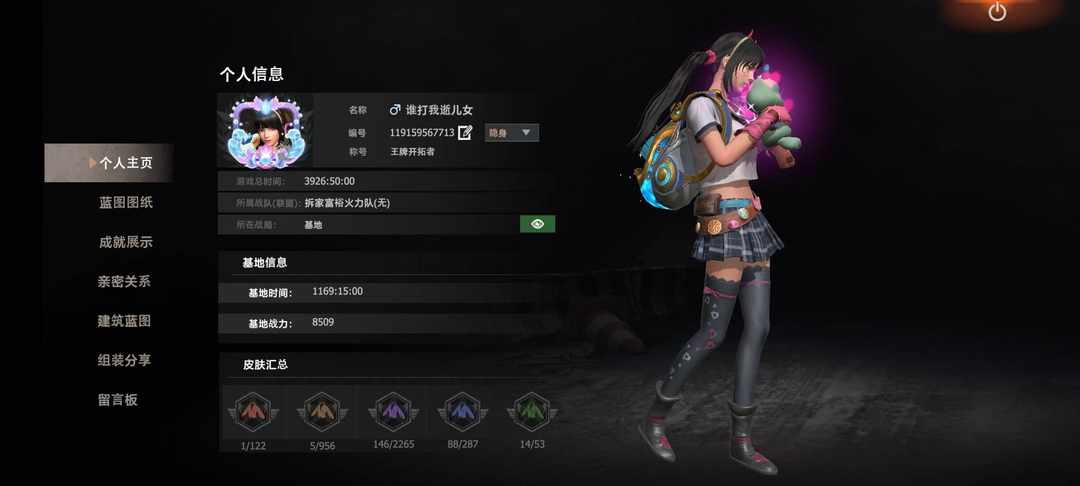
Task: Select the orange skin category 5/956
Action: (322, 413)
